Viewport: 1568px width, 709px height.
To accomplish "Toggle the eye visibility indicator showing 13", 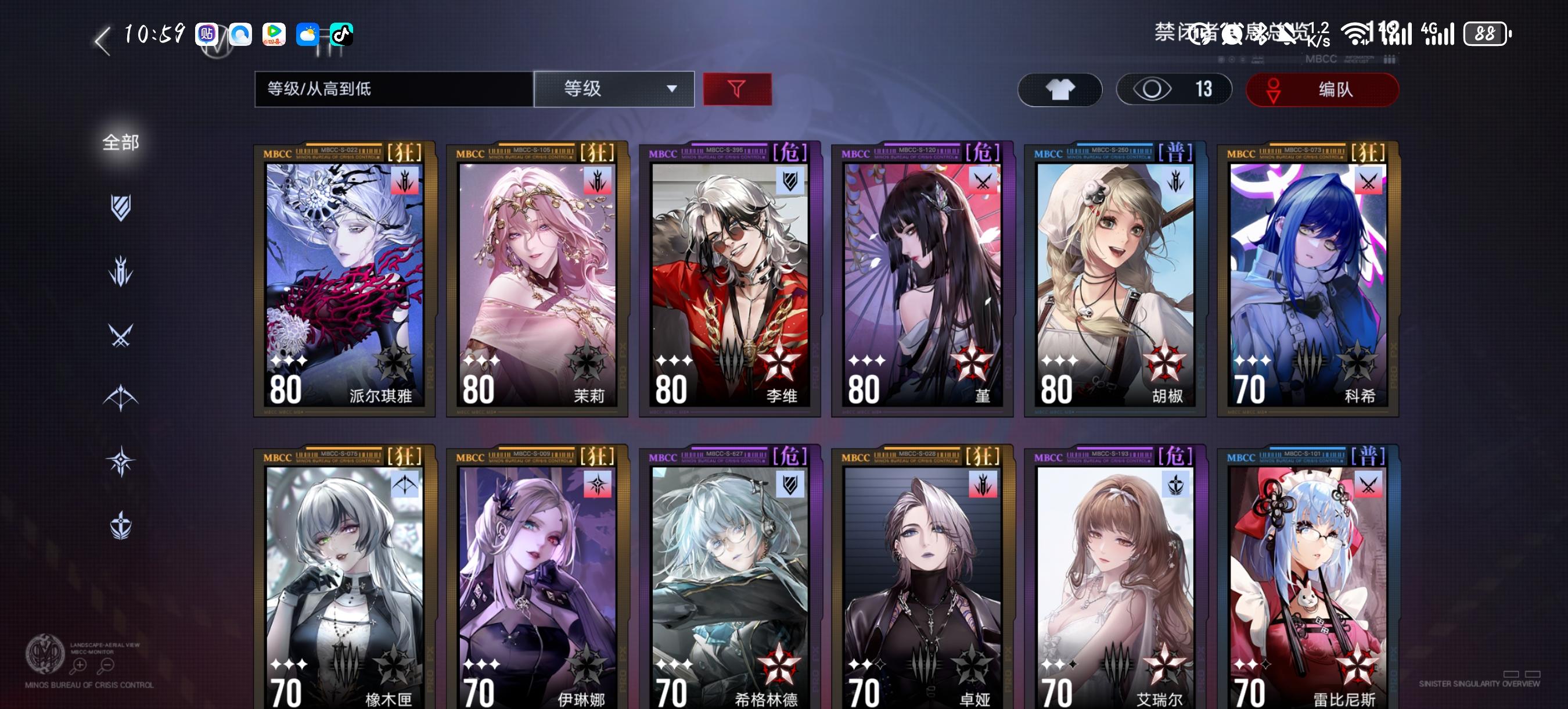I will [1174, 89].
